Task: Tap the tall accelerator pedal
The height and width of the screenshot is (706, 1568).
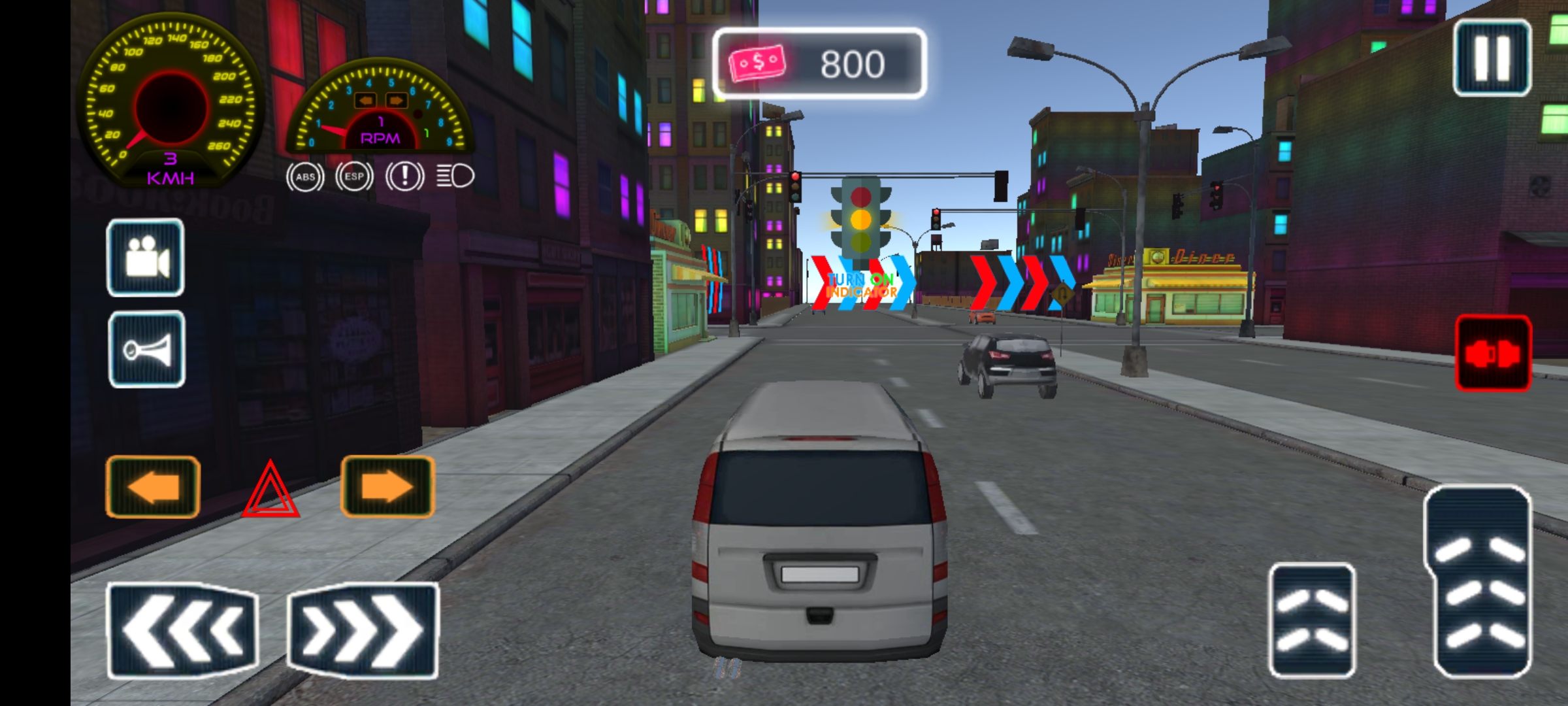Action: [1479, 582]
